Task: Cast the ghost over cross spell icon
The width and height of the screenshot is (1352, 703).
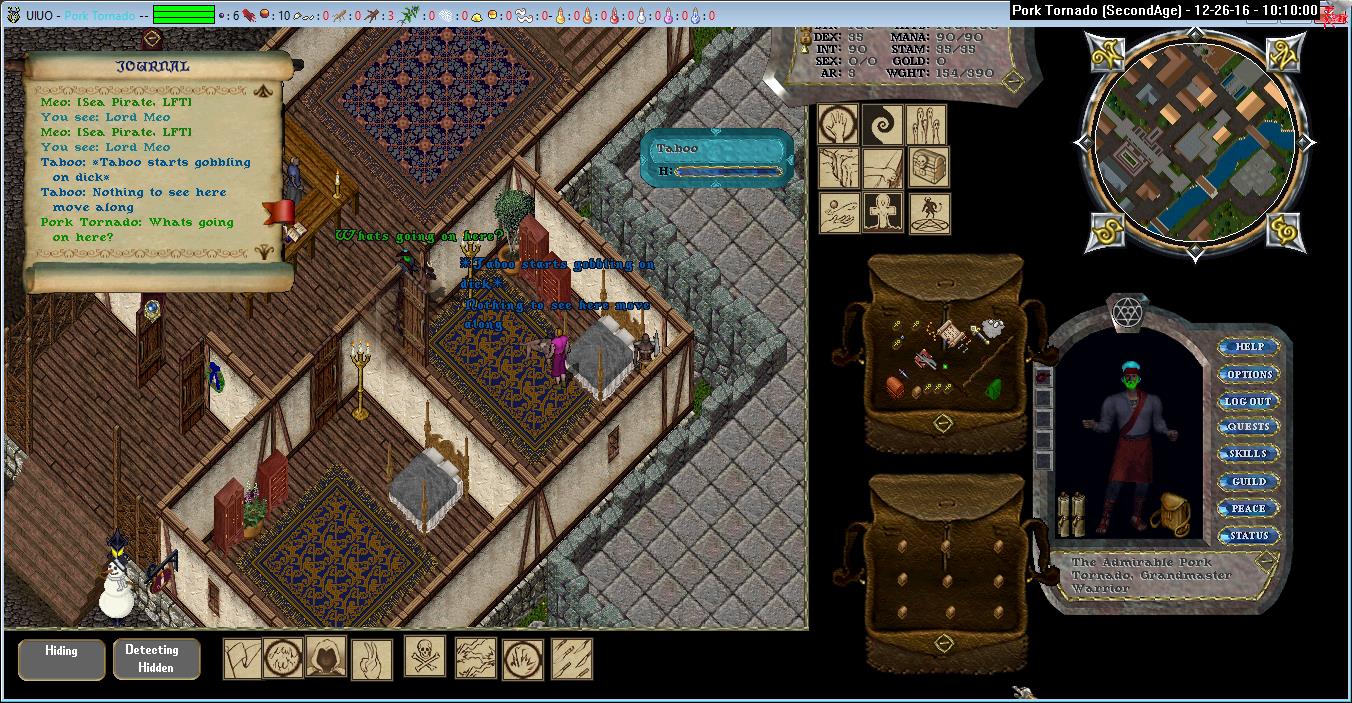Action: pos(883,213)
